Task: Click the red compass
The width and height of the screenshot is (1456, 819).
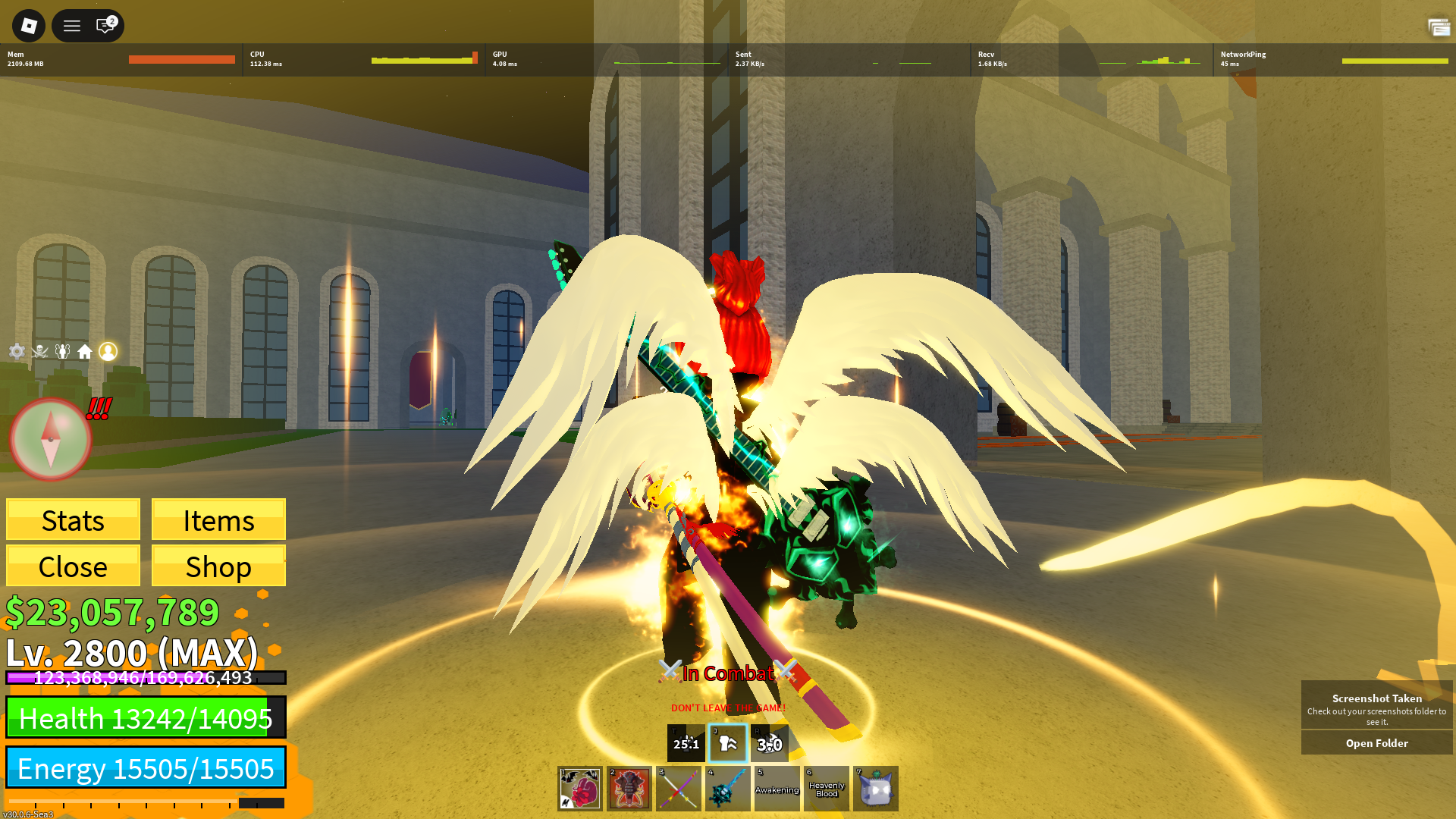Action: [x=51, y=439]
